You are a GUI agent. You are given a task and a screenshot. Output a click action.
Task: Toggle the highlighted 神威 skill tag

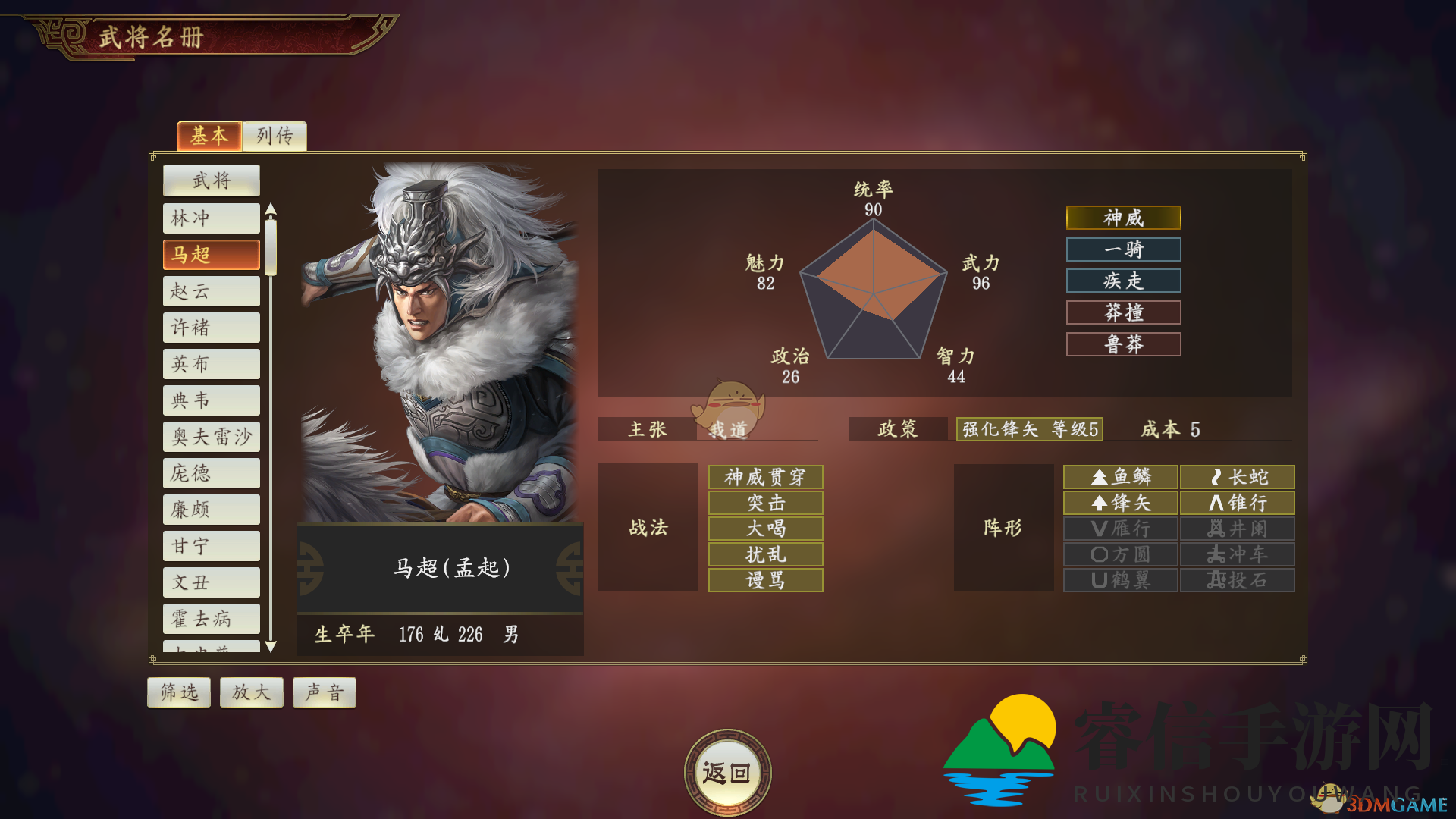click(1123, 218)
